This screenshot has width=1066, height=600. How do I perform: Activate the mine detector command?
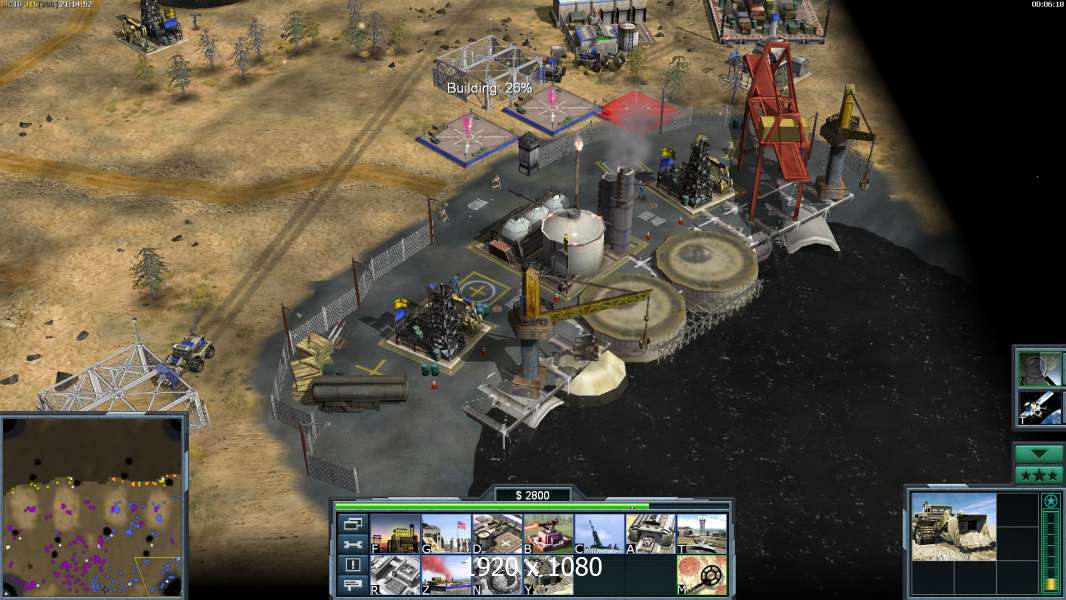pyautogui.click(x=701, y=575)
